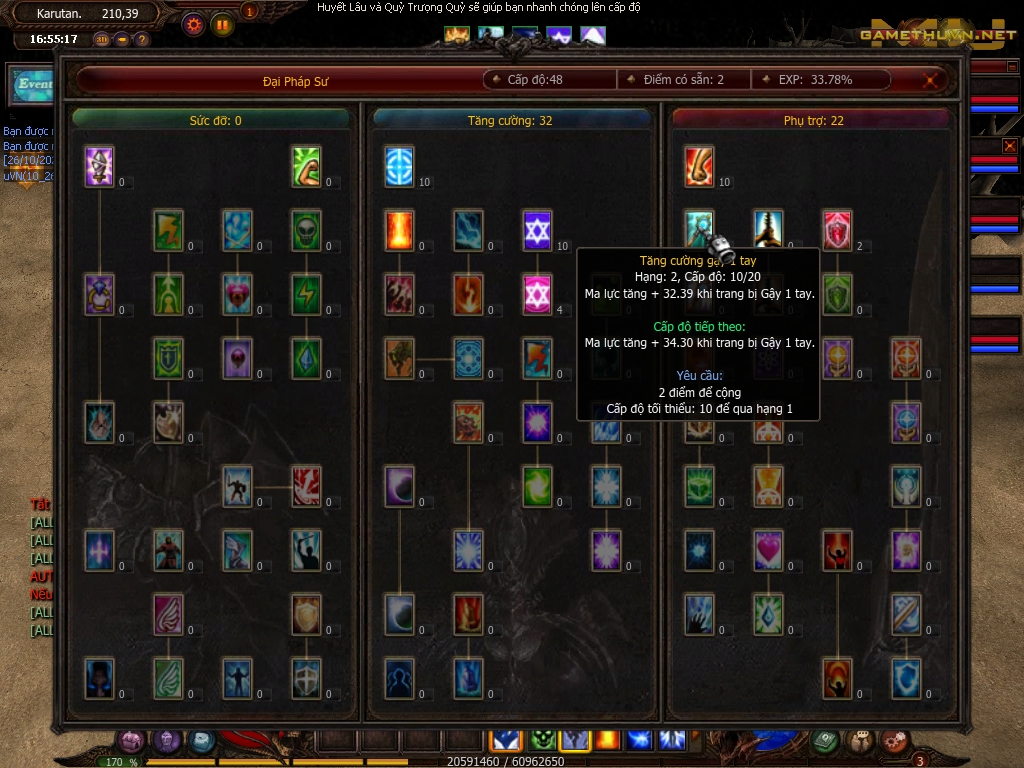Choose the green skull skill node

click(x=306, y=230)
